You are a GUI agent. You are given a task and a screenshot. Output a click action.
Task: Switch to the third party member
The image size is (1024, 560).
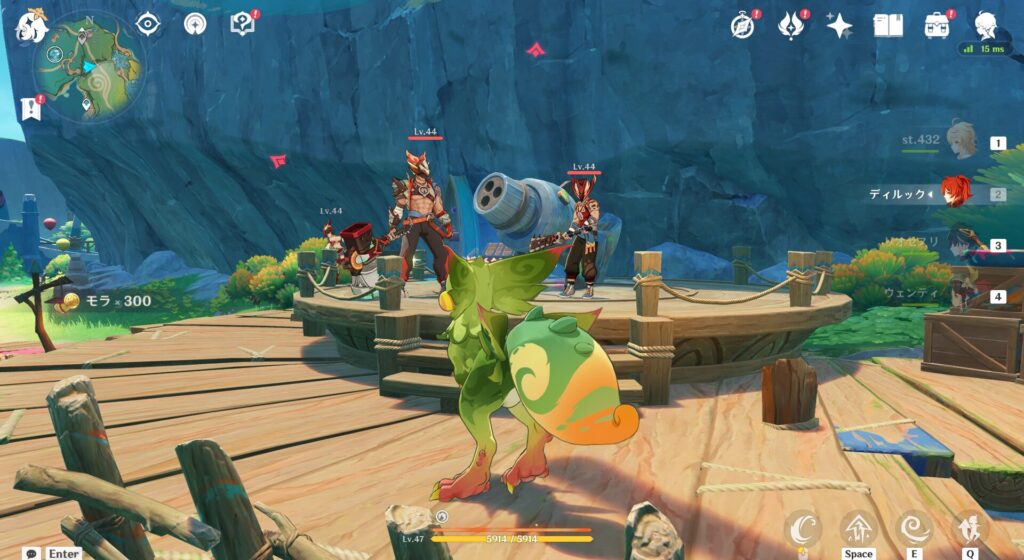pos(960,244)
